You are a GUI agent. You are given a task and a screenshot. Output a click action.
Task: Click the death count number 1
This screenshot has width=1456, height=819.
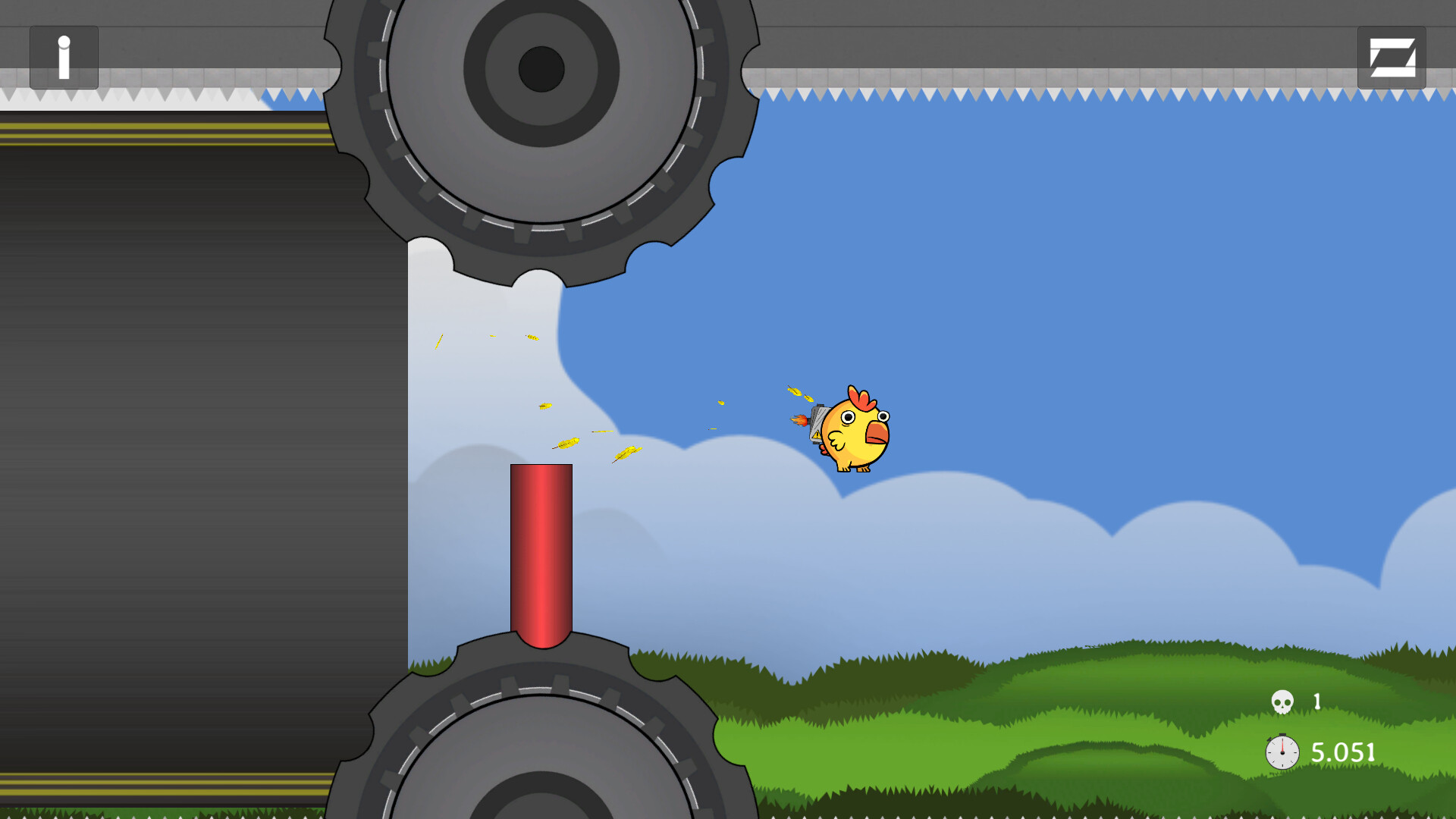[1316, 701]
